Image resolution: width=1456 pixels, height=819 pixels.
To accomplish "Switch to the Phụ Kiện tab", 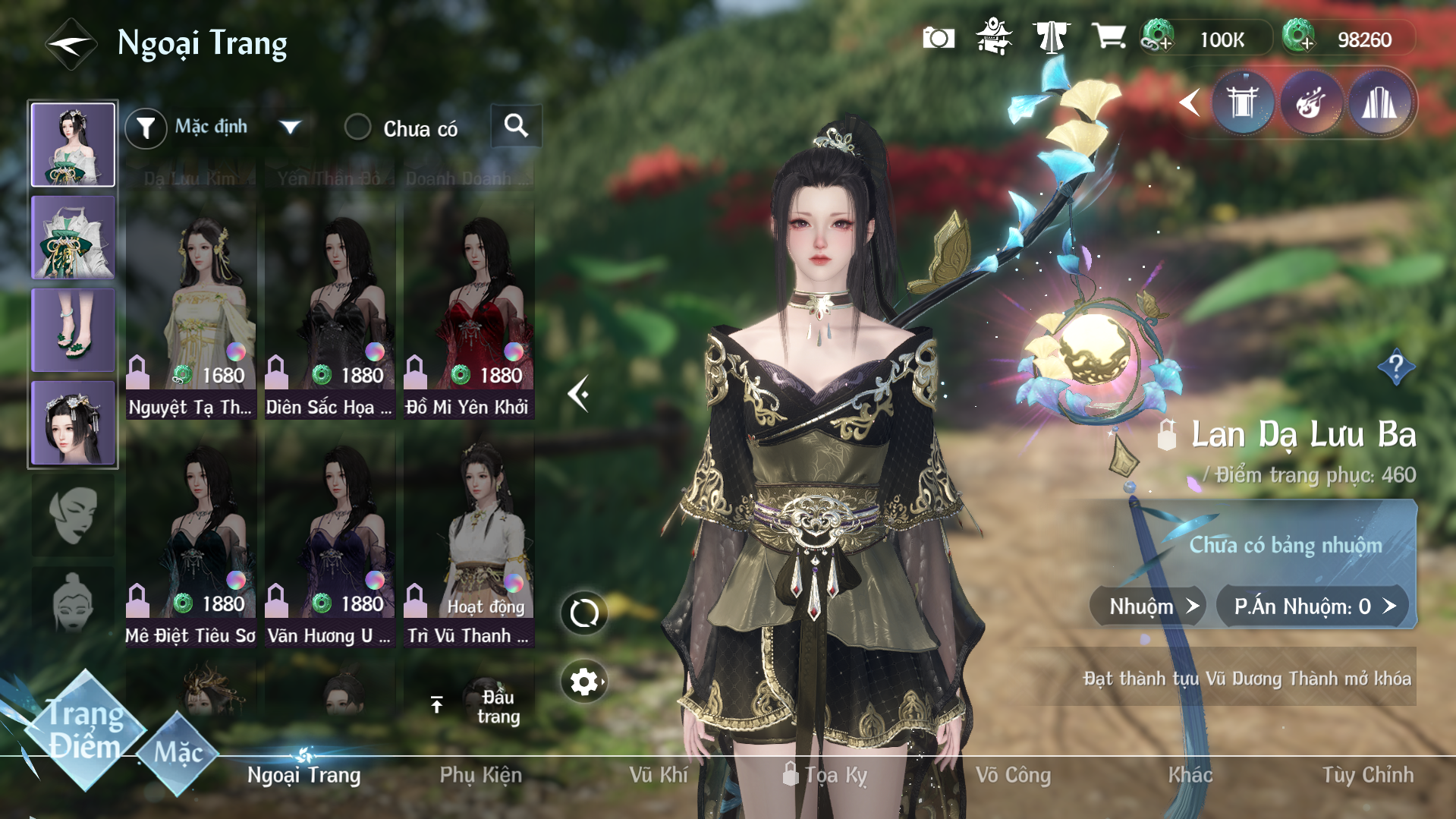I will 480,775.
